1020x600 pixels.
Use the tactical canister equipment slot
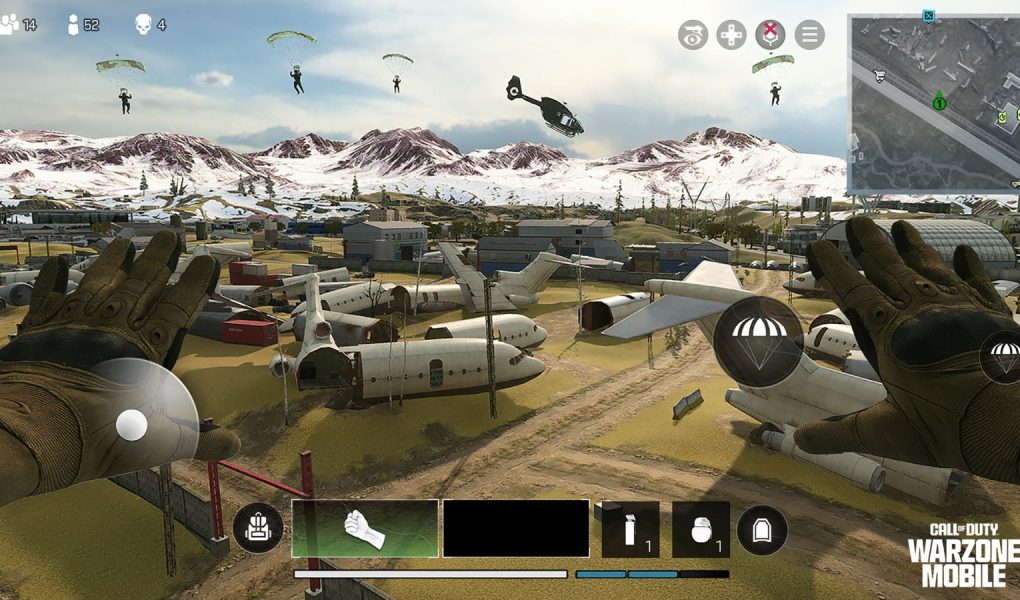[630, 529]
